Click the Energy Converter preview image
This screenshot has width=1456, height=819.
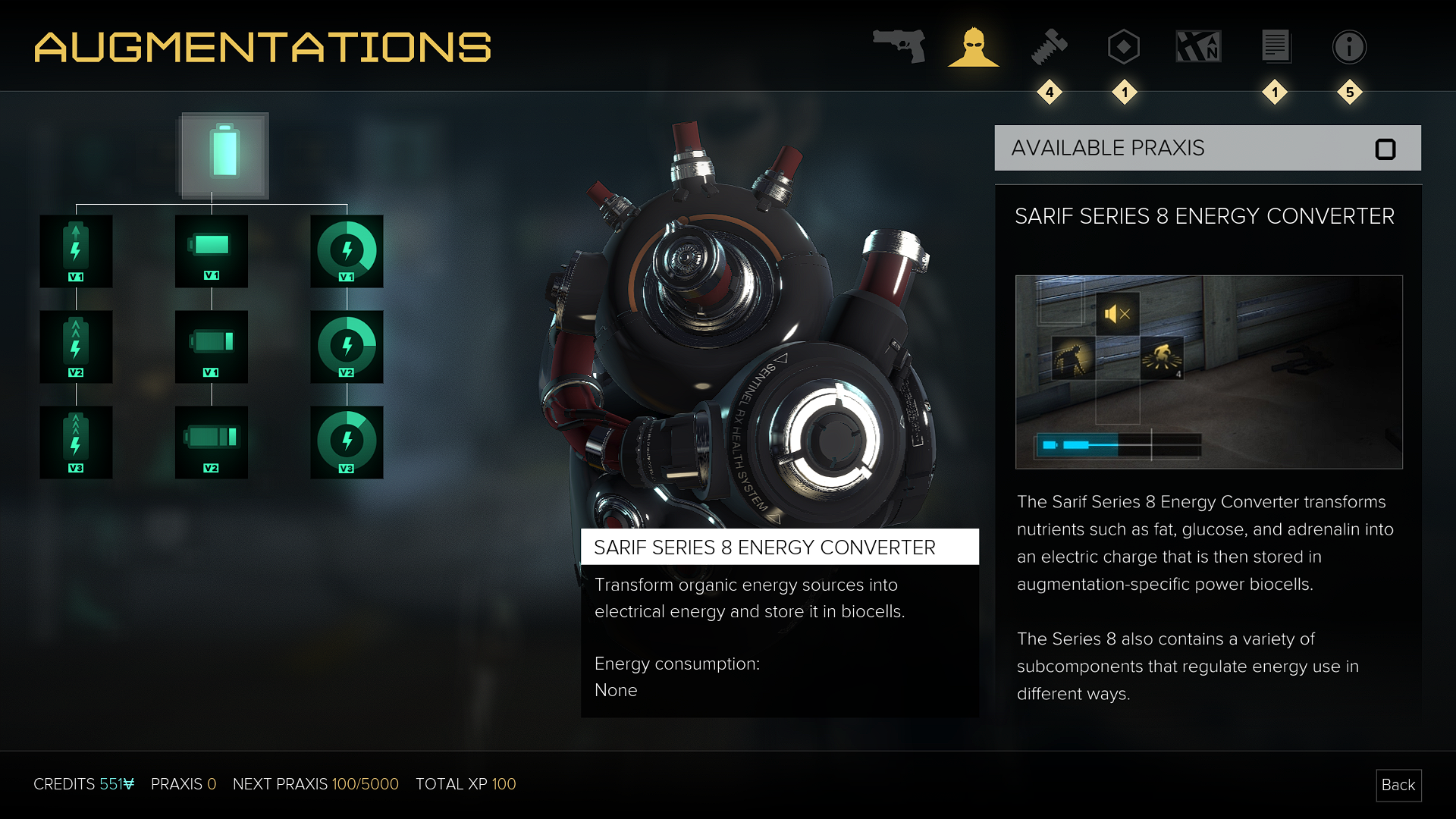coord(1209,372)
